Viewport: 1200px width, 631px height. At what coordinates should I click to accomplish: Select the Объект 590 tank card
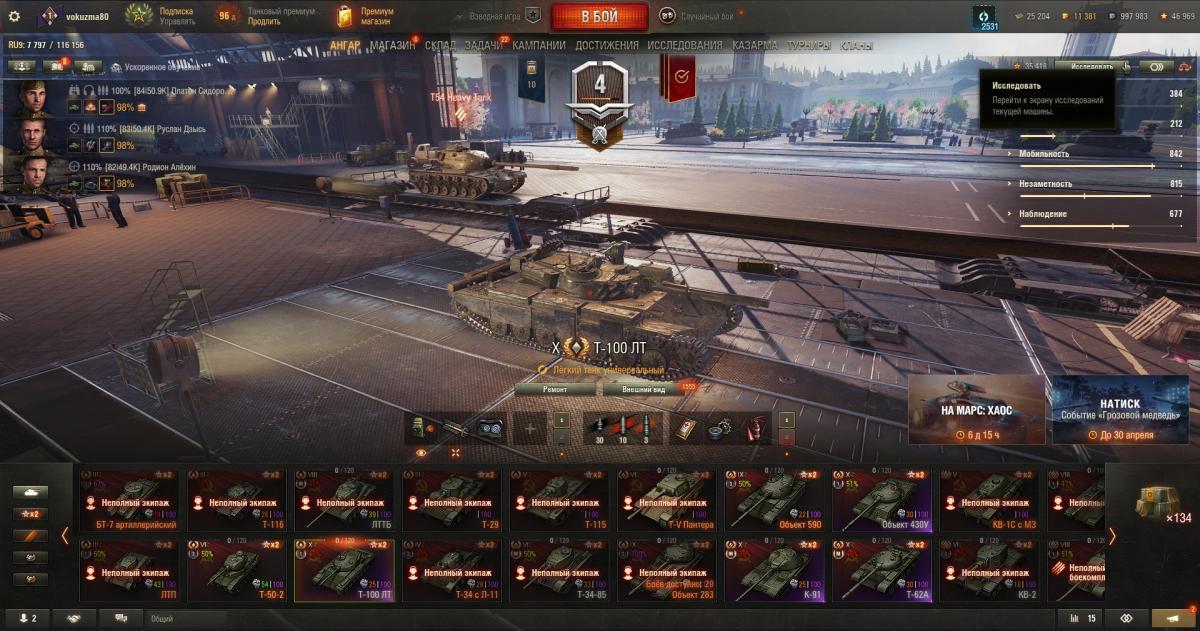(771, 499)
